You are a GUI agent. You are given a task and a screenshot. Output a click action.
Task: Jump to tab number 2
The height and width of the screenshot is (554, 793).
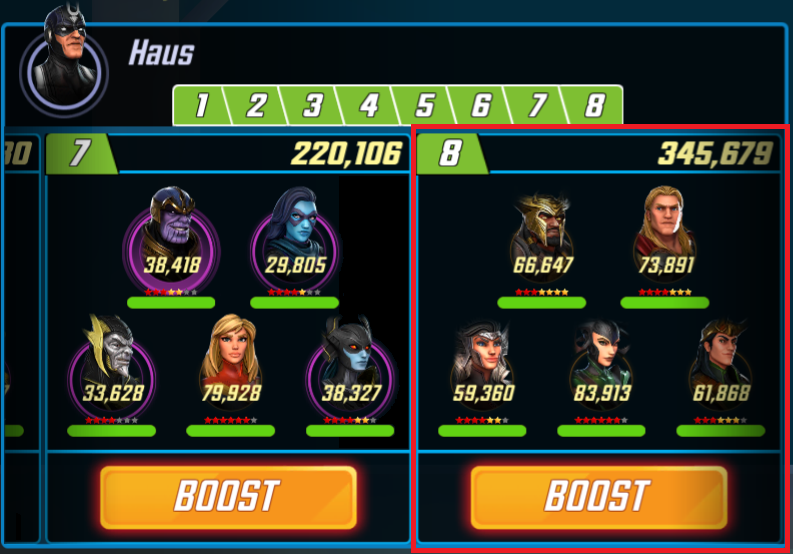(257, 105)
